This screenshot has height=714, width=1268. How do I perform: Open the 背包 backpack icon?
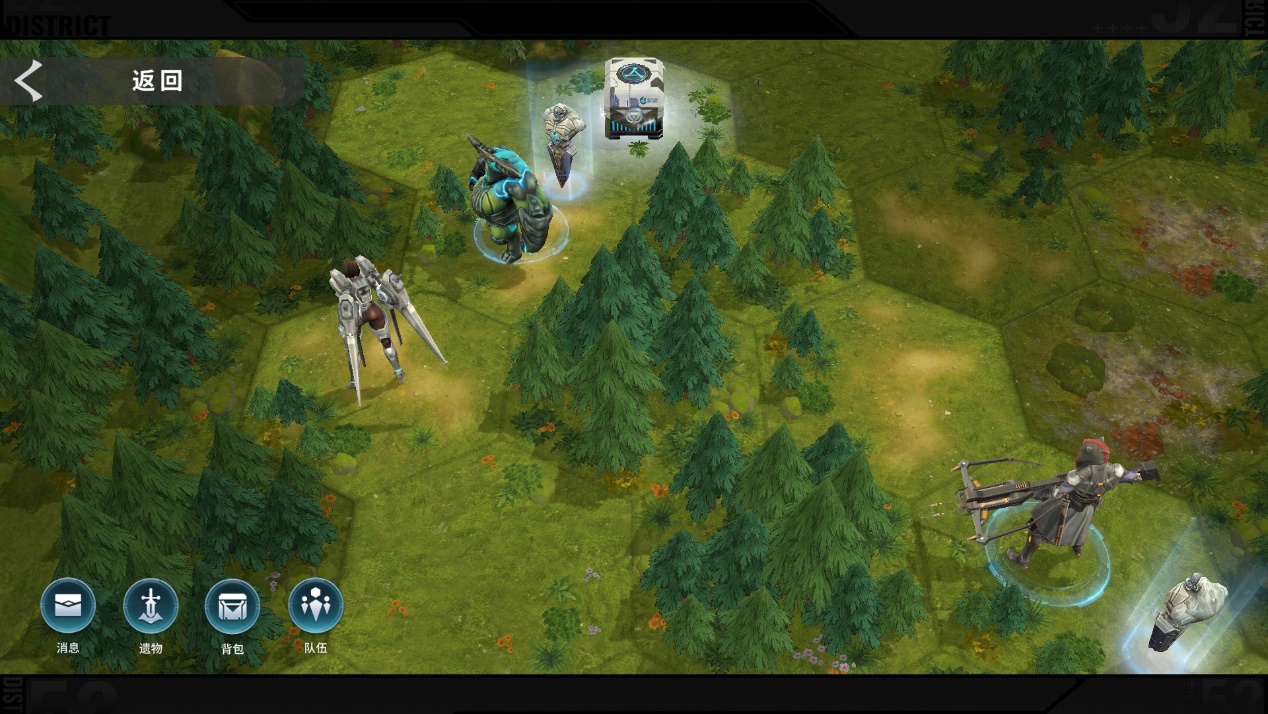(x=232, y=606)
